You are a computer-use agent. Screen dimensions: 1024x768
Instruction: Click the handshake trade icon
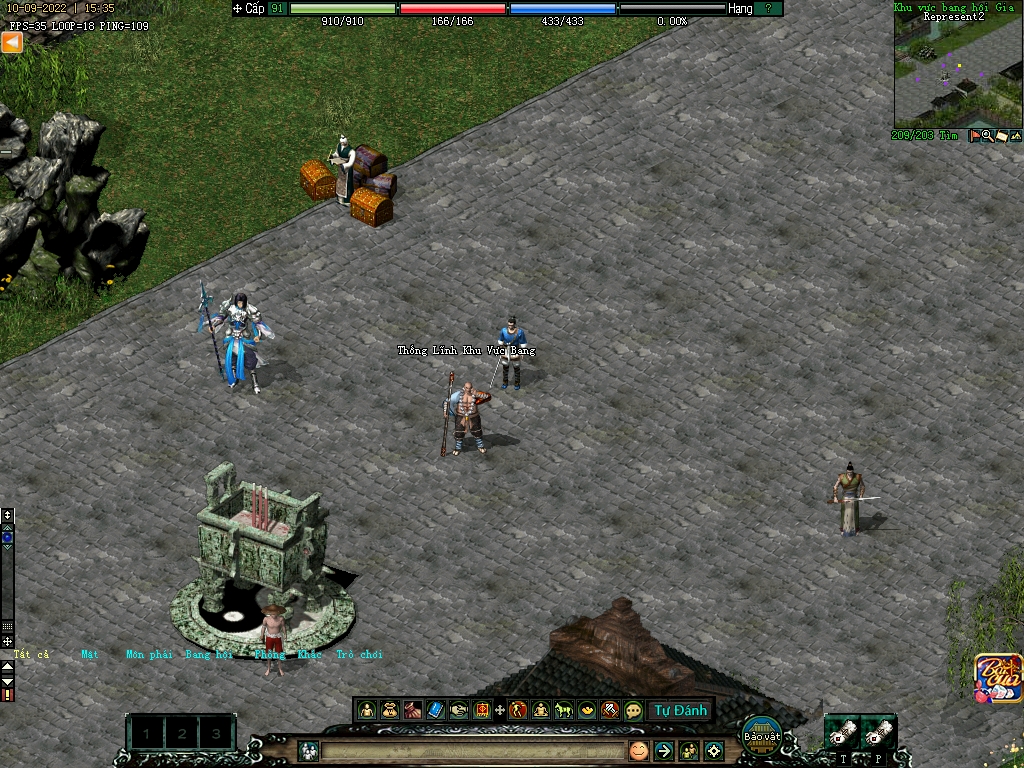(459, 710)
